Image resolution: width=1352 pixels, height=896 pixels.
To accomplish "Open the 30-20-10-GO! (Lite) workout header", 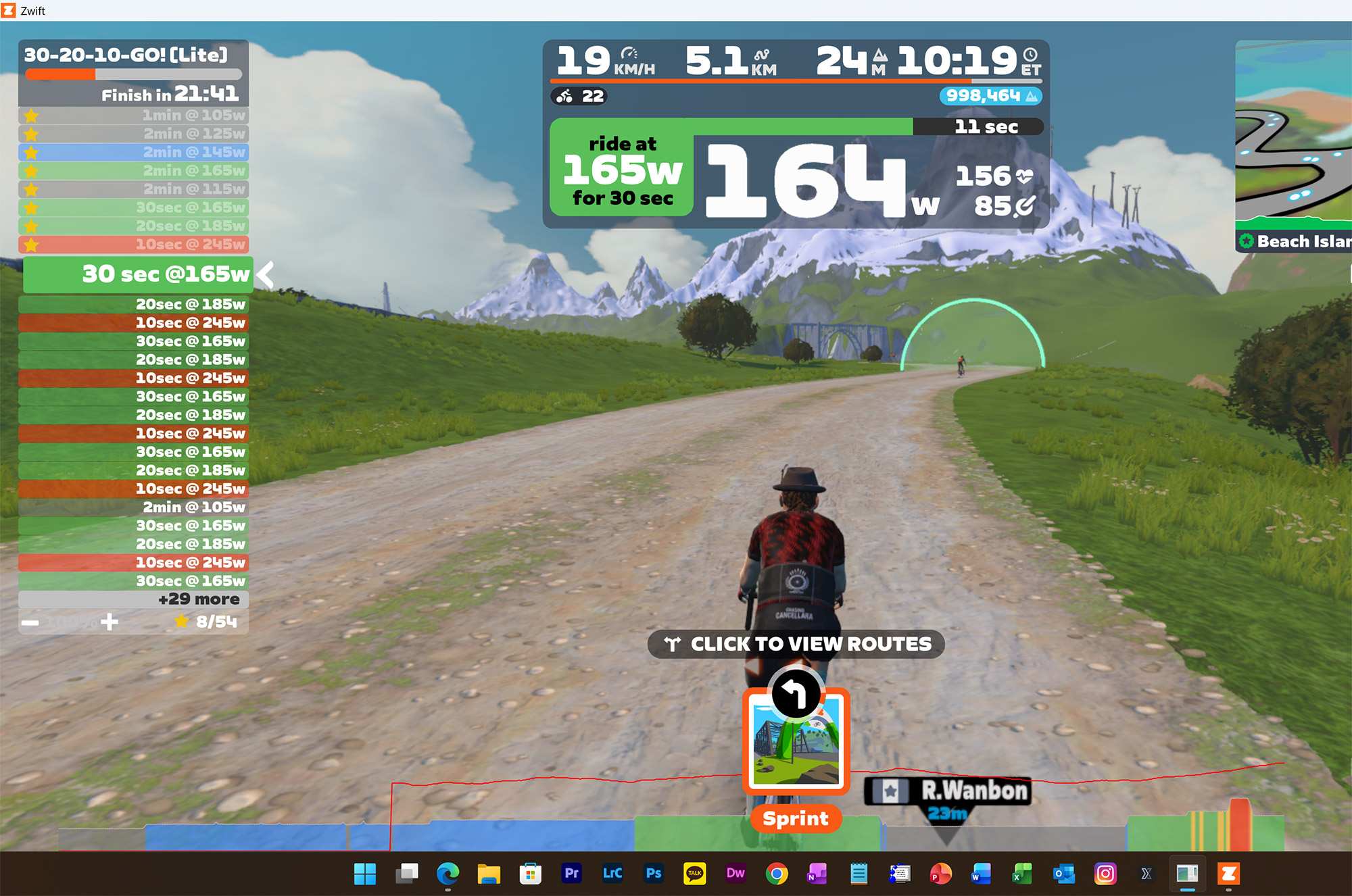I will [126, 55].
